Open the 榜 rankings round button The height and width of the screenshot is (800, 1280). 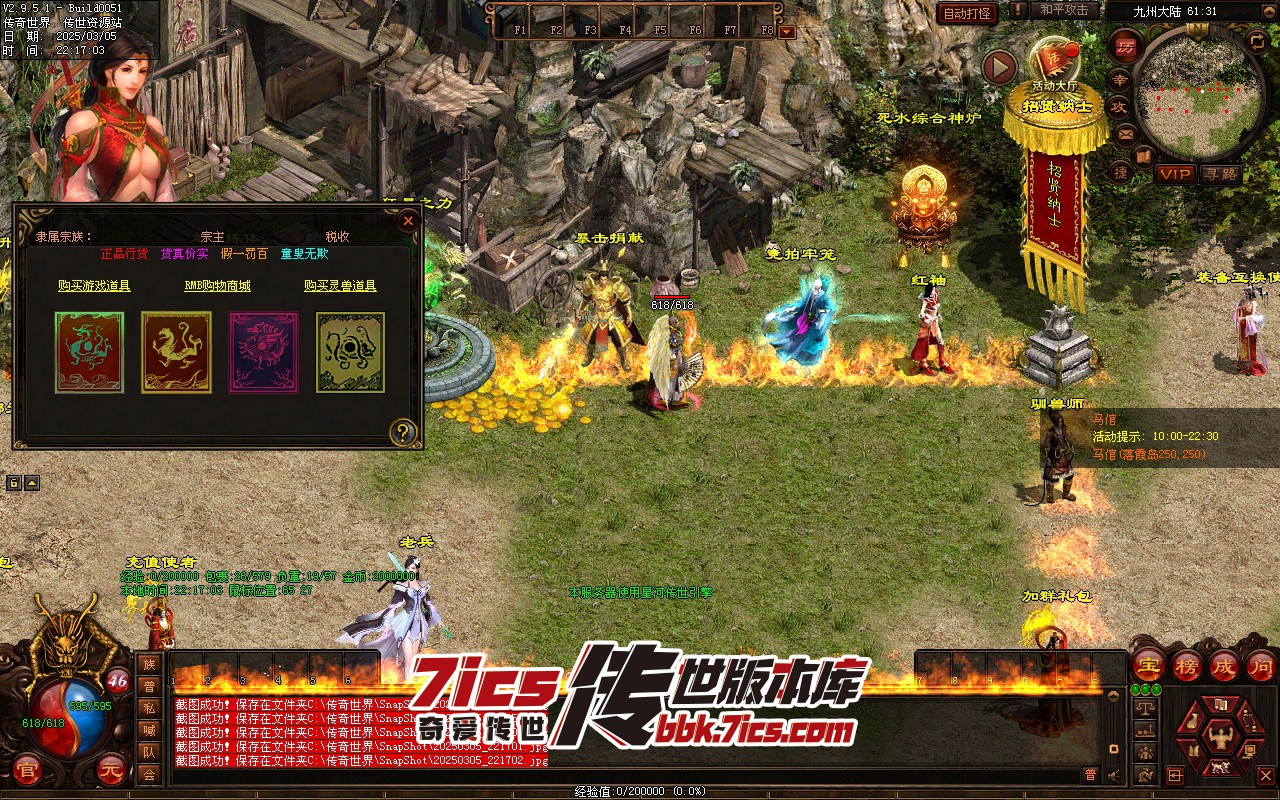[1187, 666]
